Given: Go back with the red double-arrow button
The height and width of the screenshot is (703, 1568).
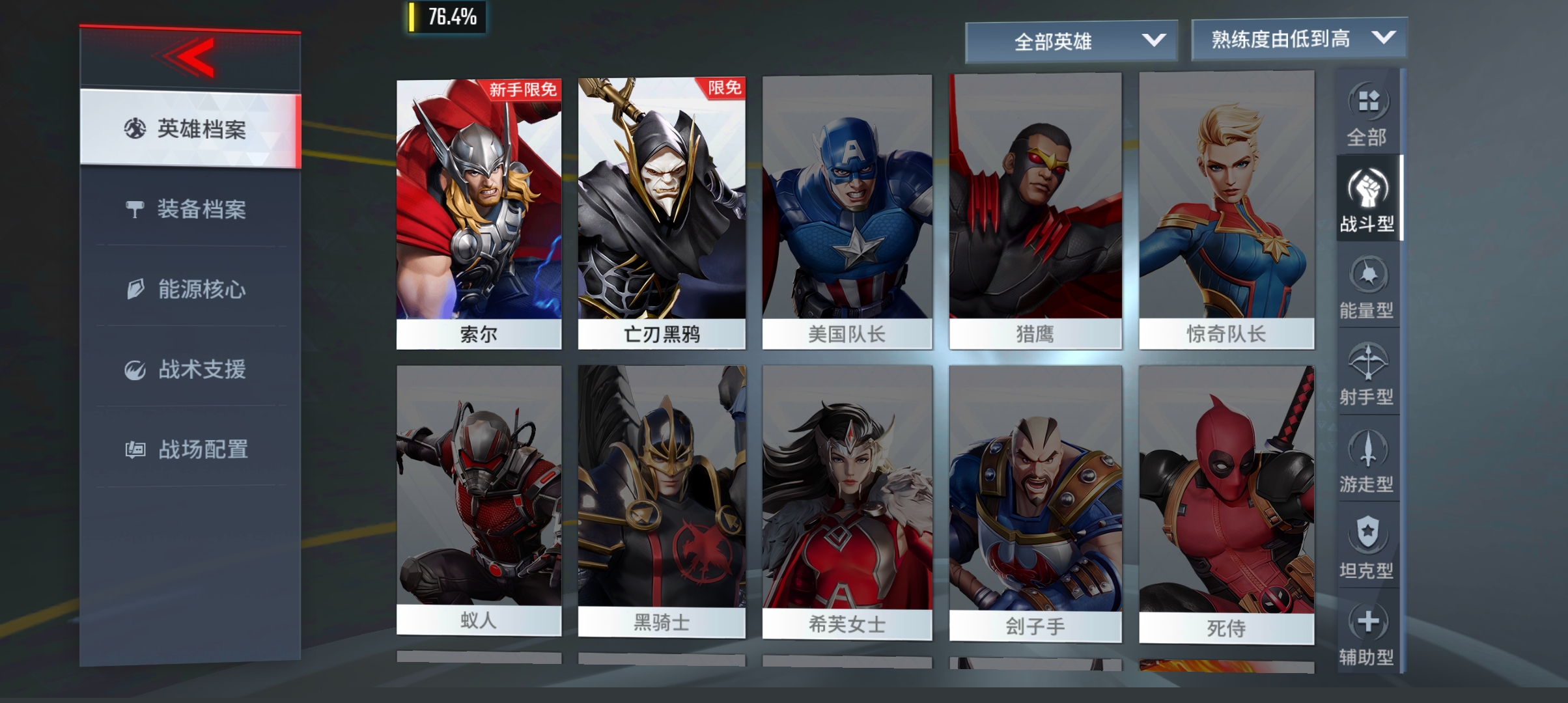Looking at the screenshot, I should click(x=189, y=58).
